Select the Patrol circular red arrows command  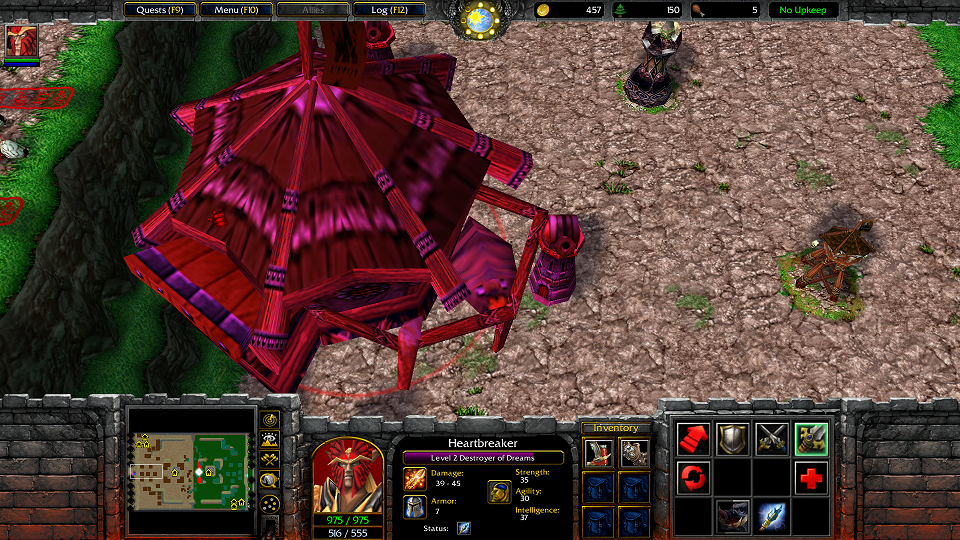pos(692,477)
